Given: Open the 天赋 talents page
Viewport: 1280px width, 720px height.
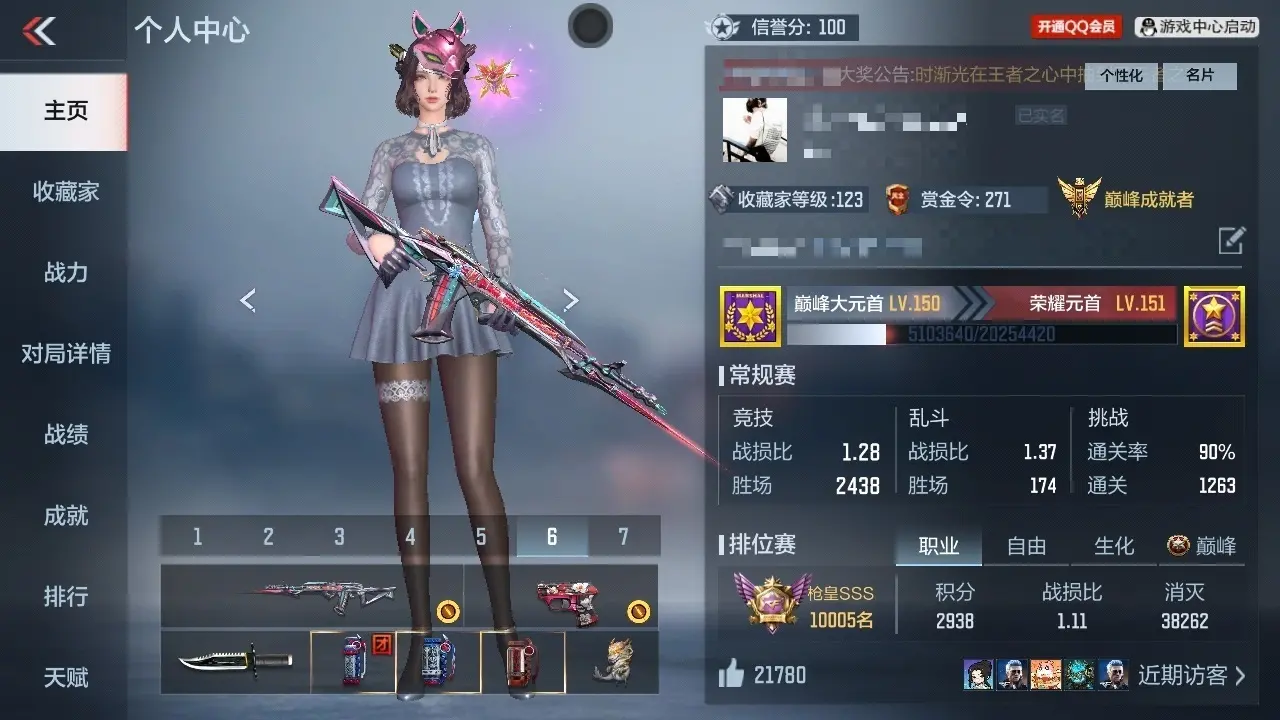Looking at the screenshot, I should pos(65,677).
